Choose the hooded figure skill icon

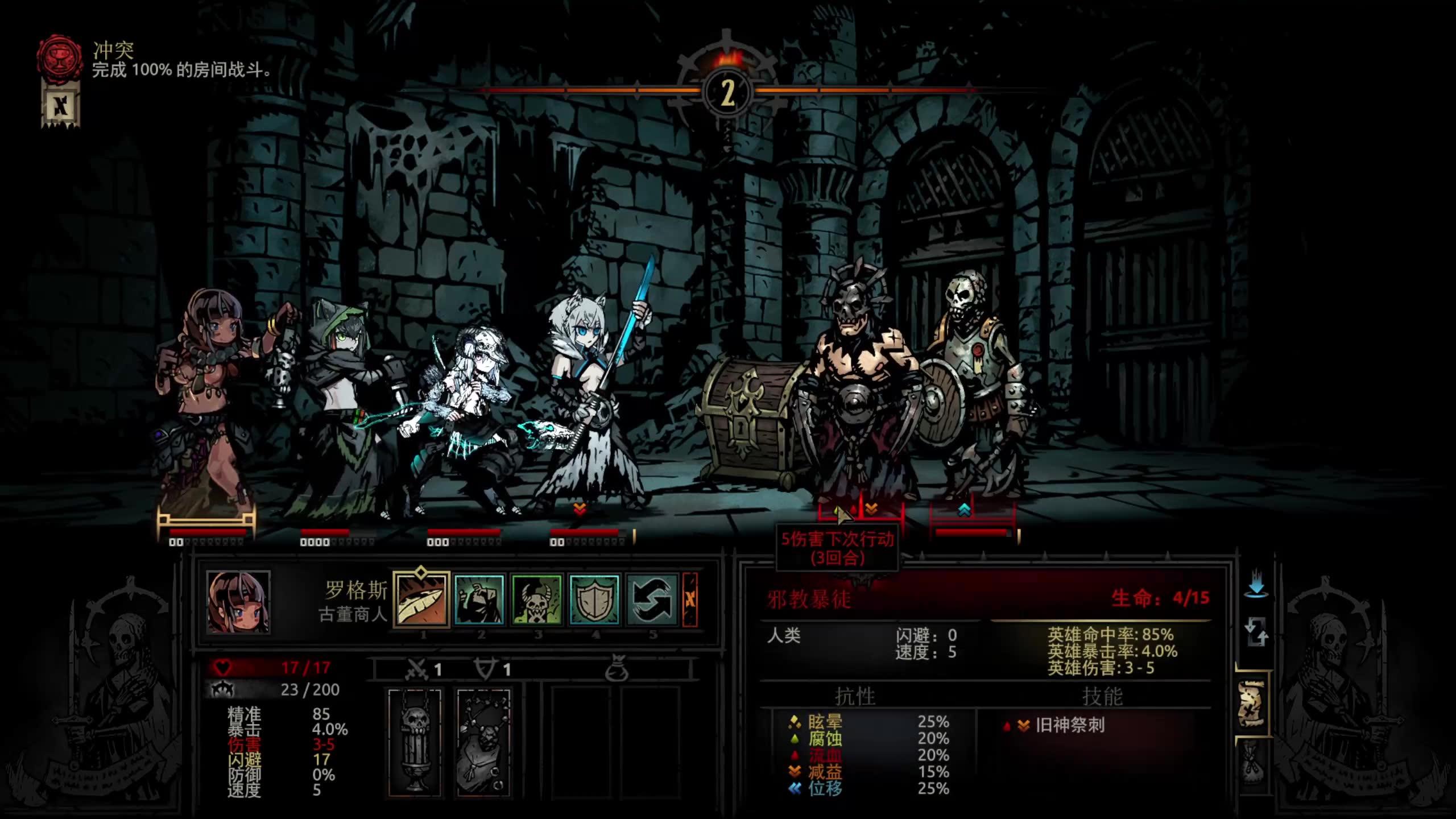point(479,599)
